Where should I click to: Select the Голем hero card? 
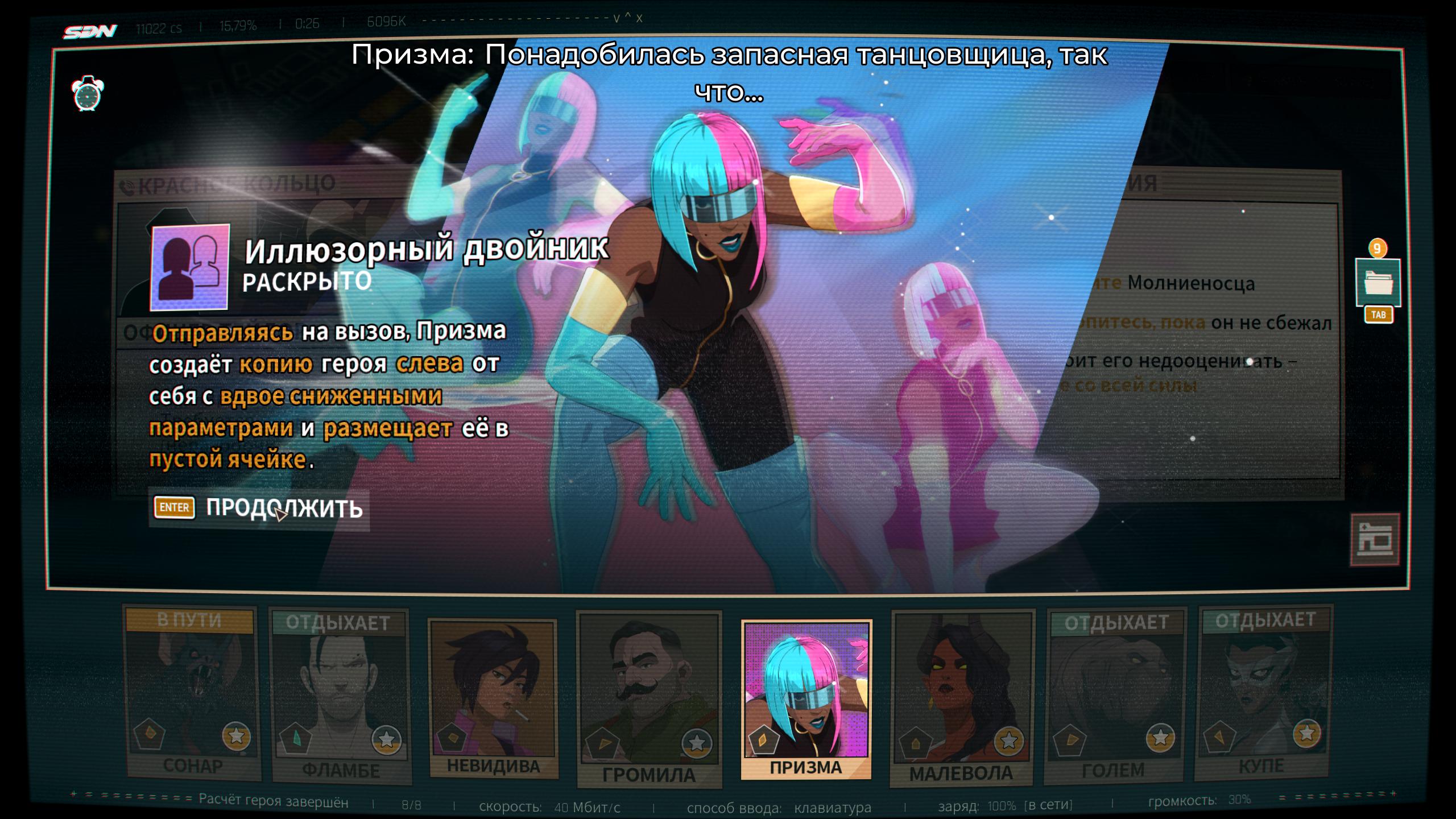point(1115,697)
